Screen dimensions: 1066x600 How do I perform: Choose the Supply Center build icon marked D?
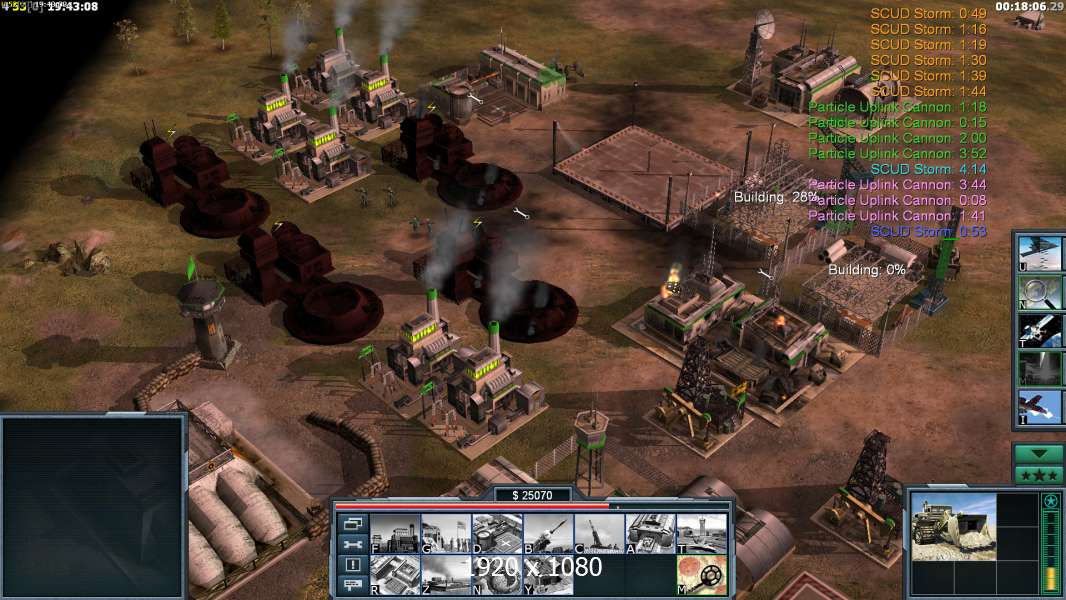(x=497, y=534)
